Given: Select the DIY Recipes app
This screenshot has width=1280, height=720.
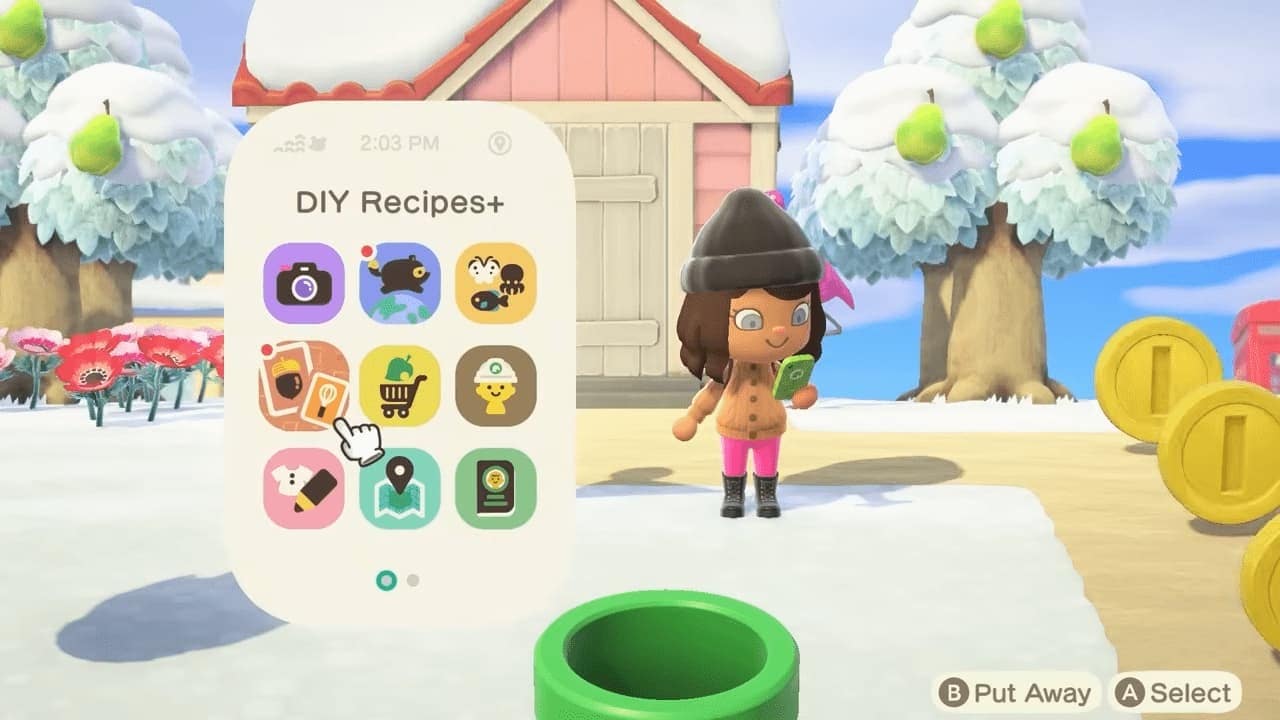Looking at the screenshot, I should (x=304, y=386).
